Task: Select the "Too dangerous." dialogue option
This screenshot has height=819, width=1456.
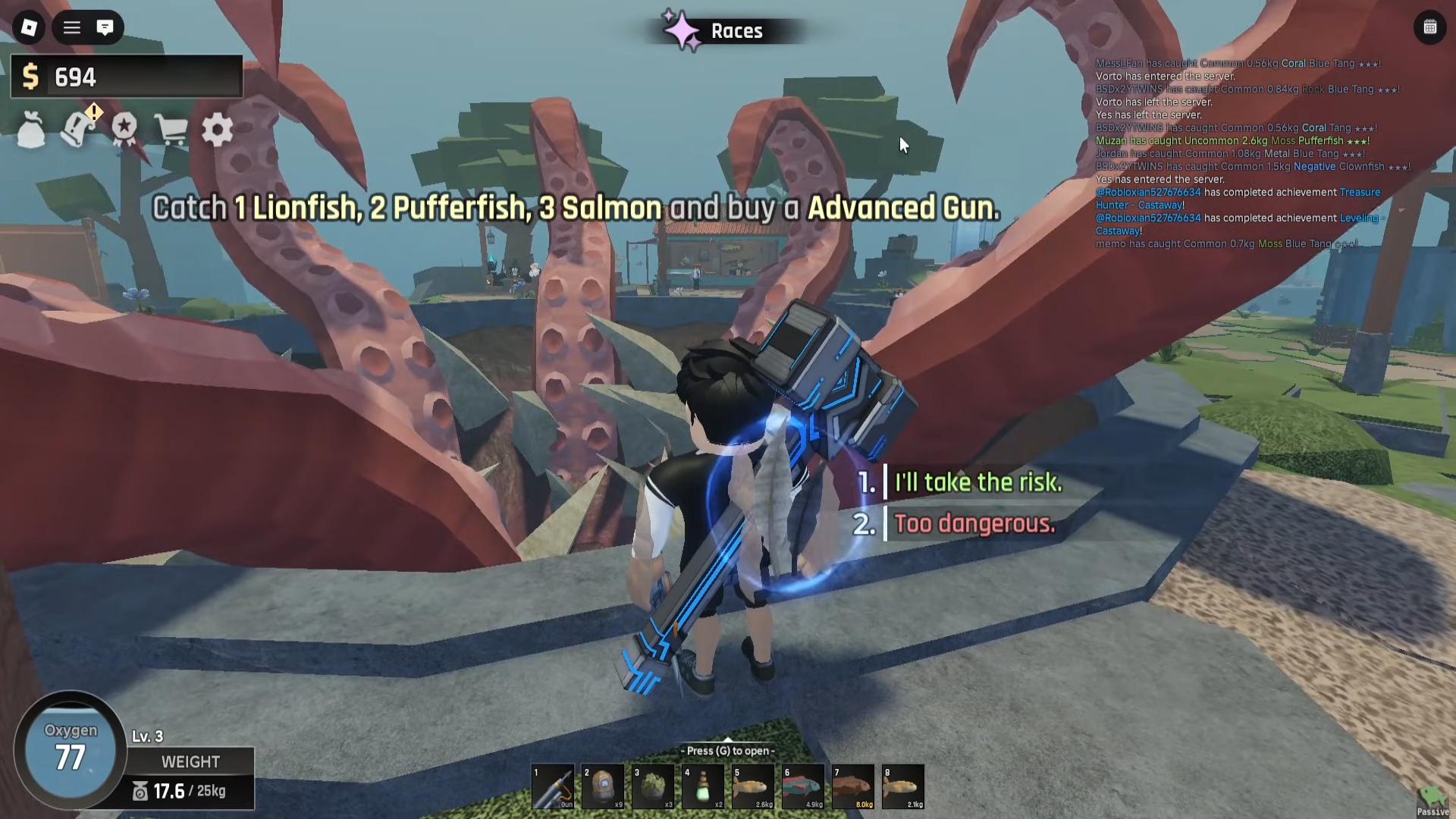Action: pos(974,524)
